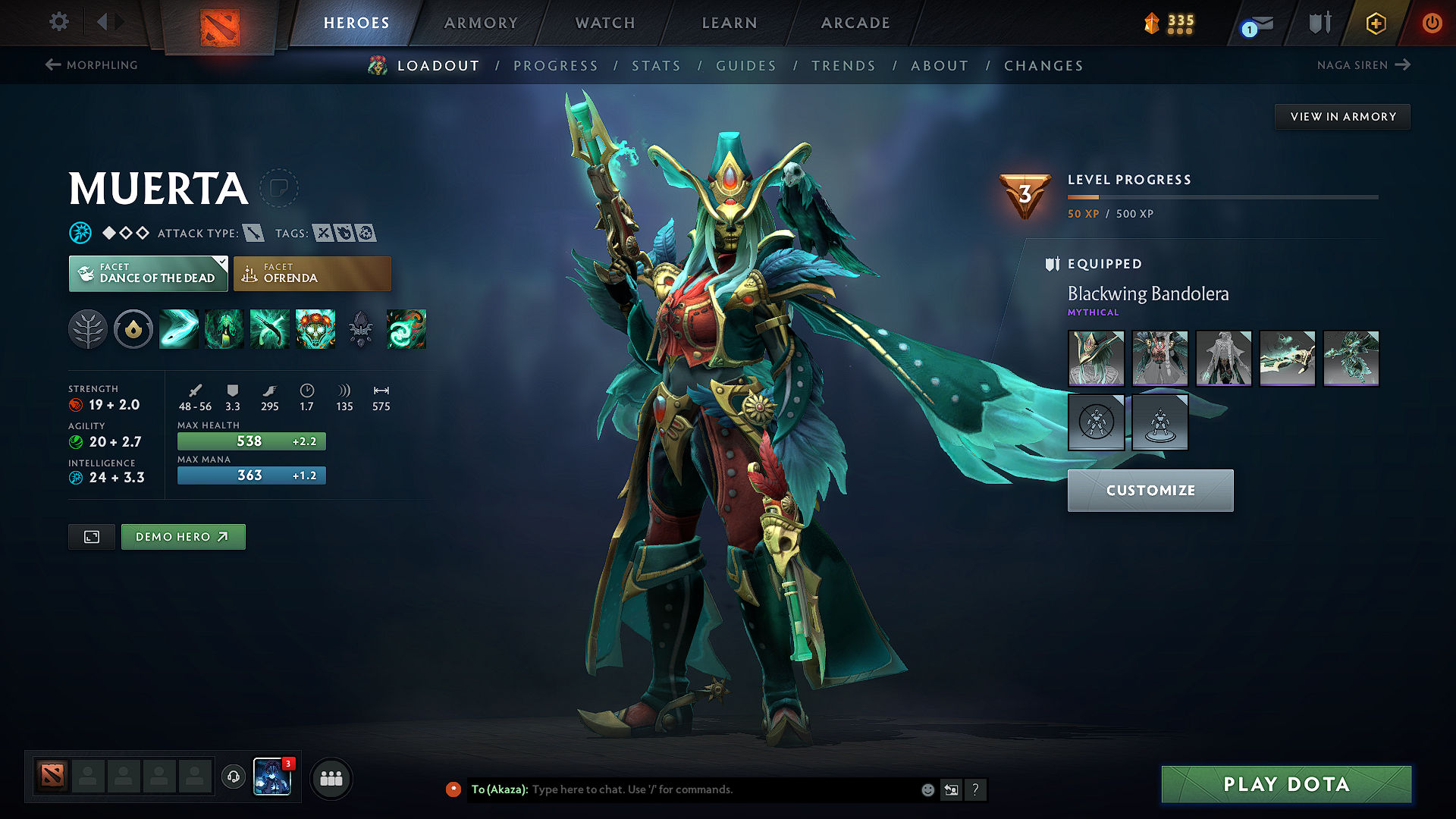Click the Naga Siren next-hero arrow
This screenshot has width=1456, height=819.
1402,64
